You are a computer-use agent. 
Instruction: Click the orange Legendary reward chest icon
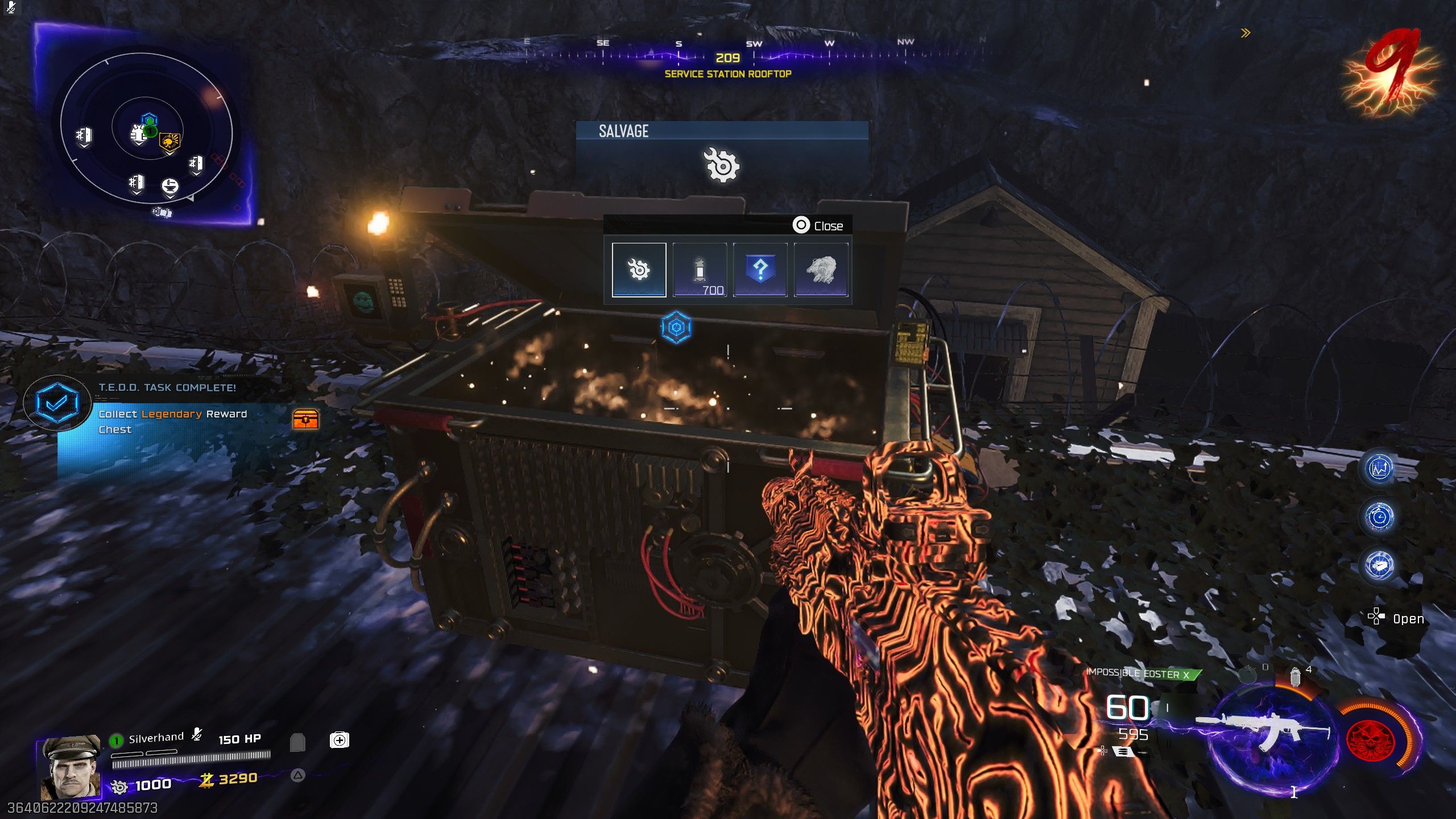[305, 419]
